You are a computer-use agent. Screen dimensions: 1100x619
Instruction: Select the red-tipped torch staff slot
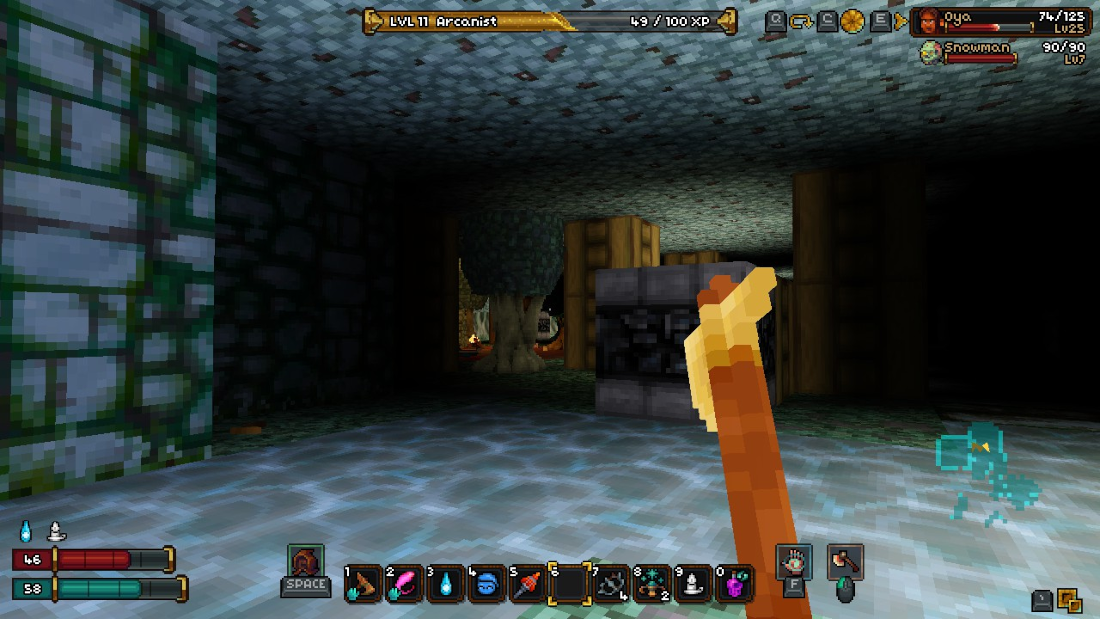tap(527, 584)
